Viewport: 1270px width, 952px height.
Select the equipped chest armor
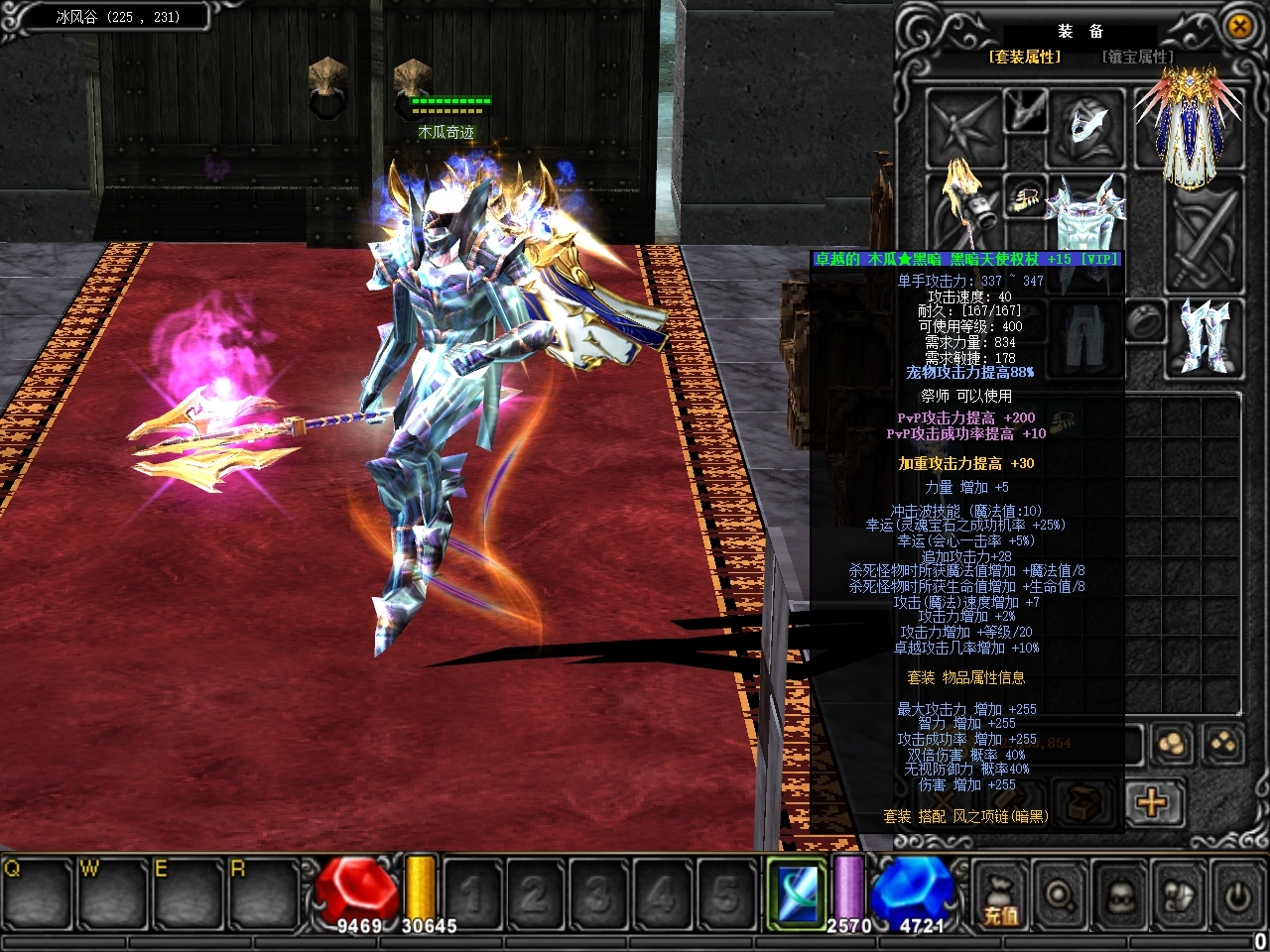[x=1086, y=211]
